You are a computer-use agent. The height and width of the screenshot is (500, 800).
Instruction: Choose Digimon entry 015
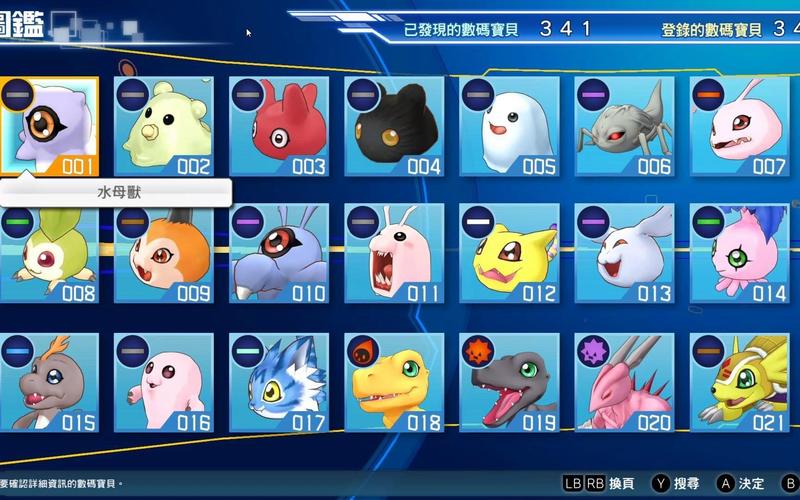point(50,382)
